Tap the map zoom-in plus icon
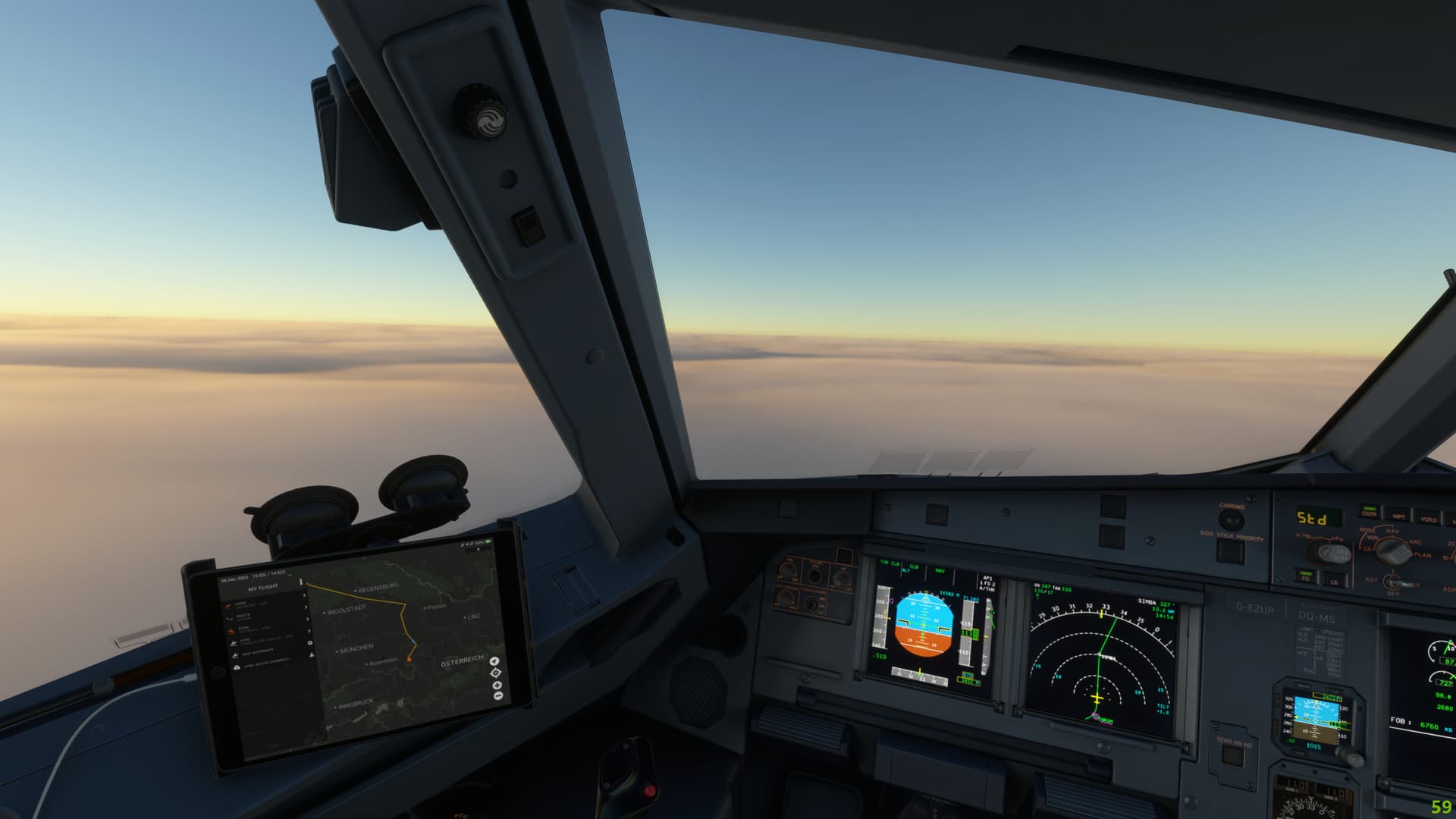 (x=497, y=686)
